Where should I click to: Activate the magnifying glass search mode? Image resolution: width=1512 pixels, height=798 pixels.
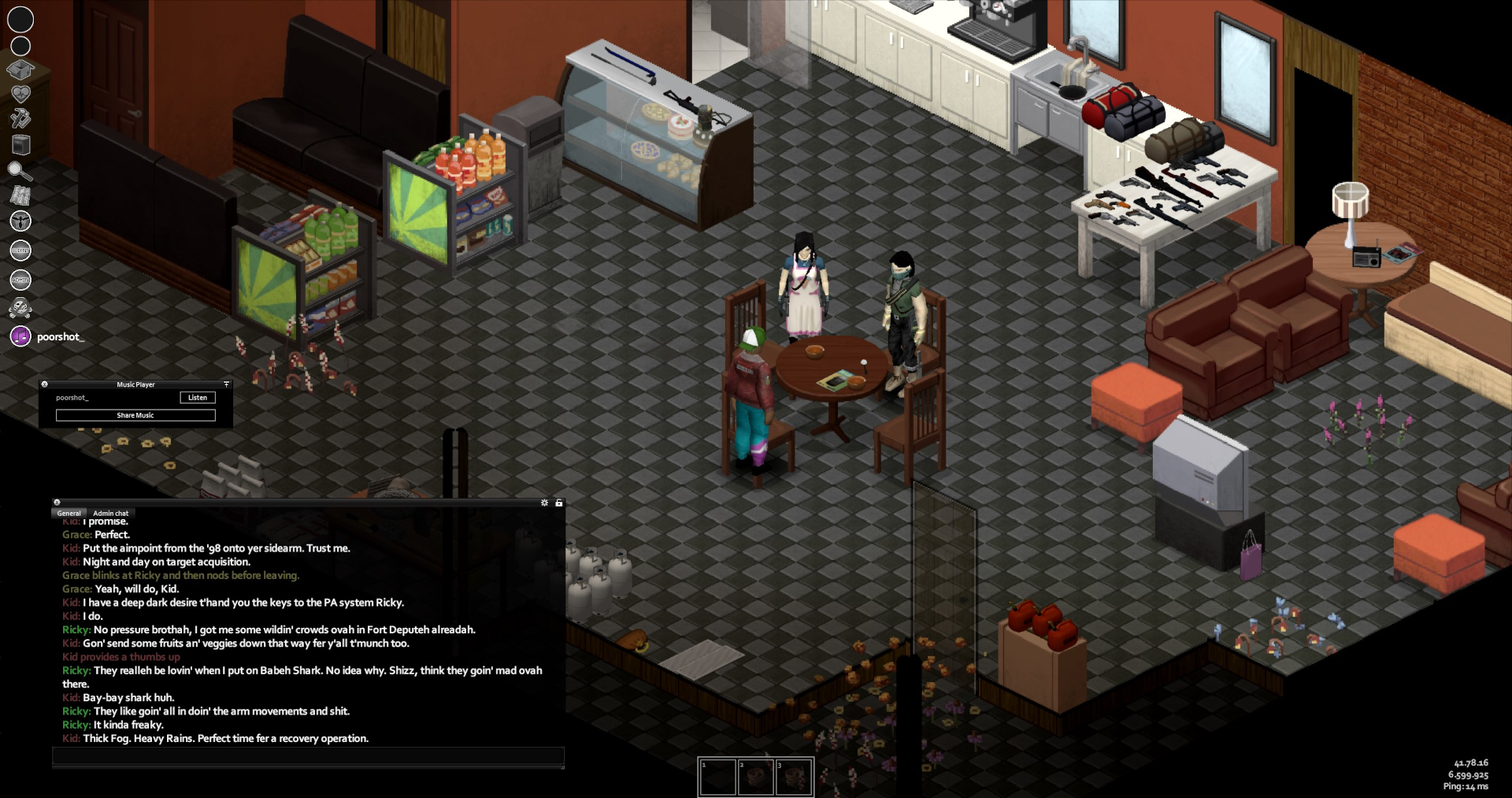coord(20,170)
